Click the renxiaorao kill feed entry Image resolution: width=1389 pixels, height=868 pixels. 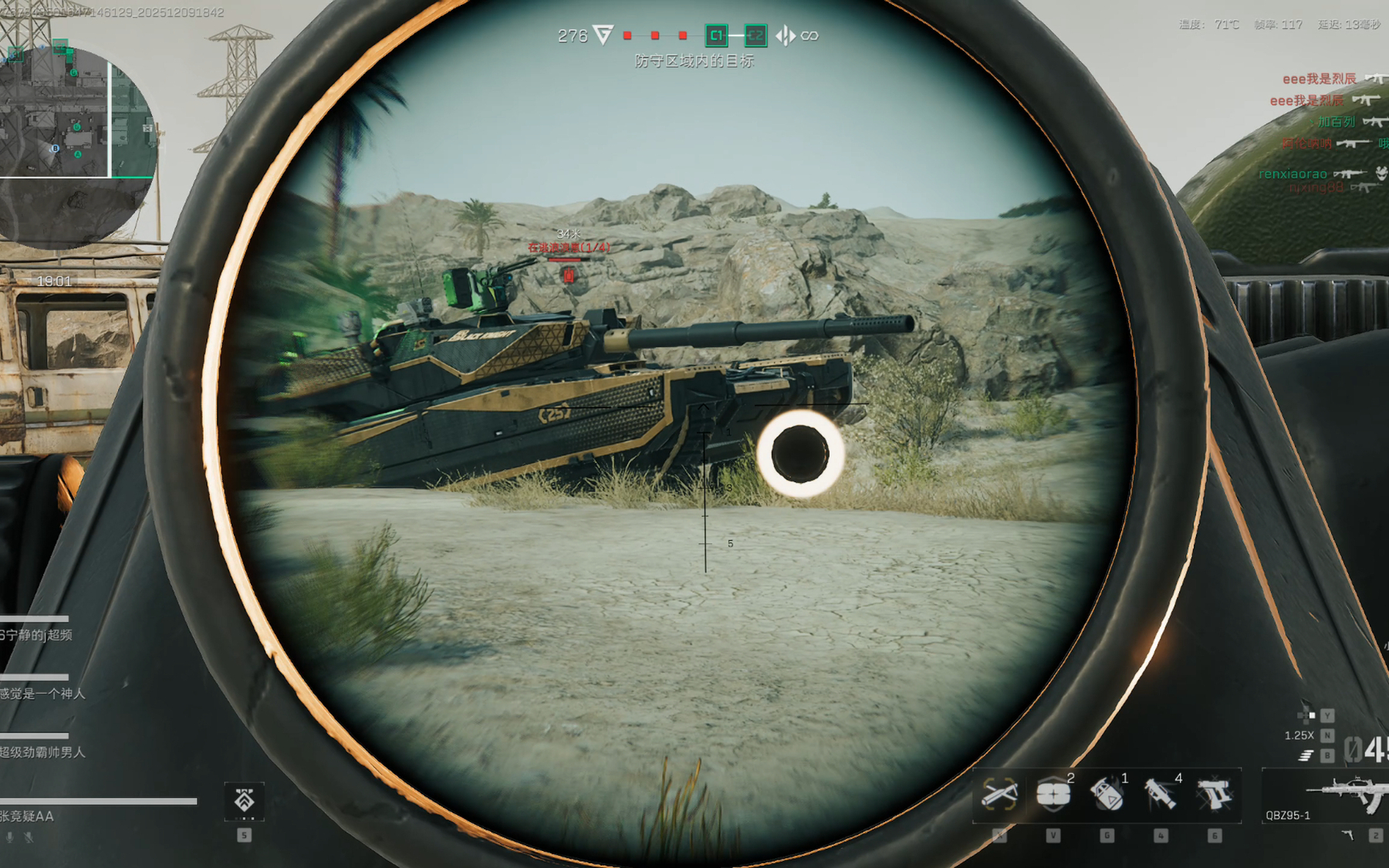tap(1293, 174)
